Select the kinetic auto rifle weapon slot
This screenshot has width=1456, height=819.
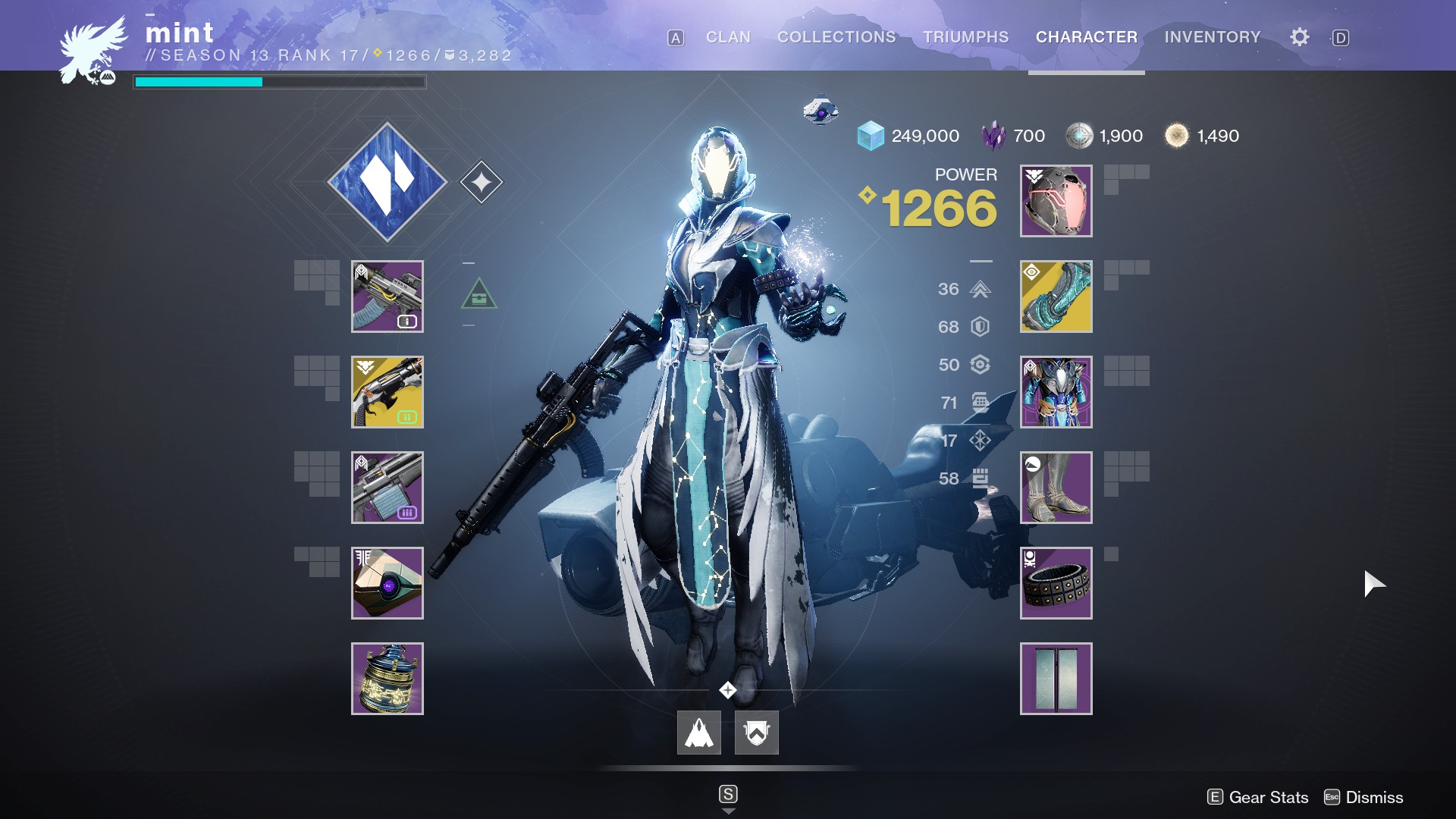pyautogui.click(x=388, y=297)
